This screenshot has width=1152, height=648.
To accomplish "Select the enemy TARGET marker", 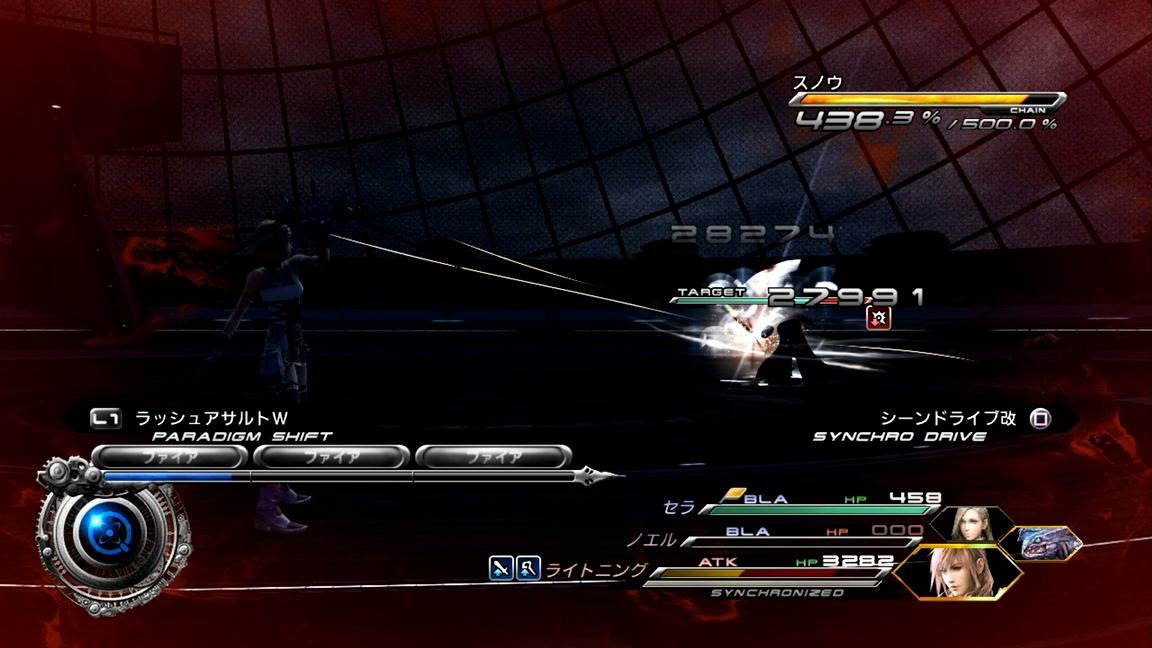I will point(710,293).
